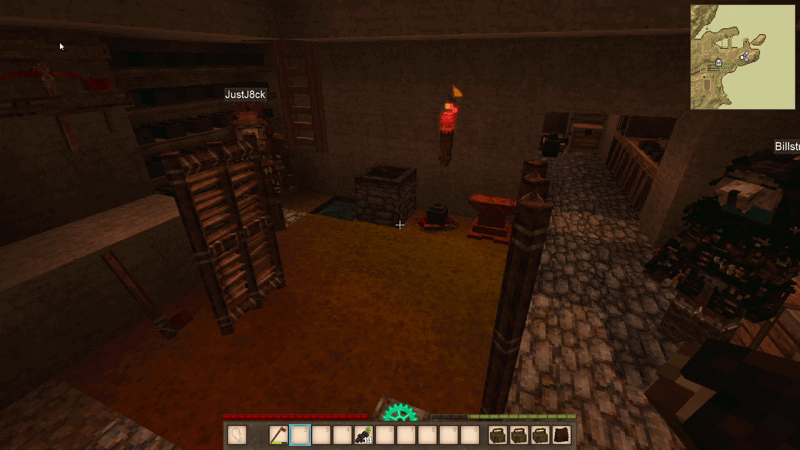Click the off-hand slot with hand outline
800x450 pixels.
[237, 435]
